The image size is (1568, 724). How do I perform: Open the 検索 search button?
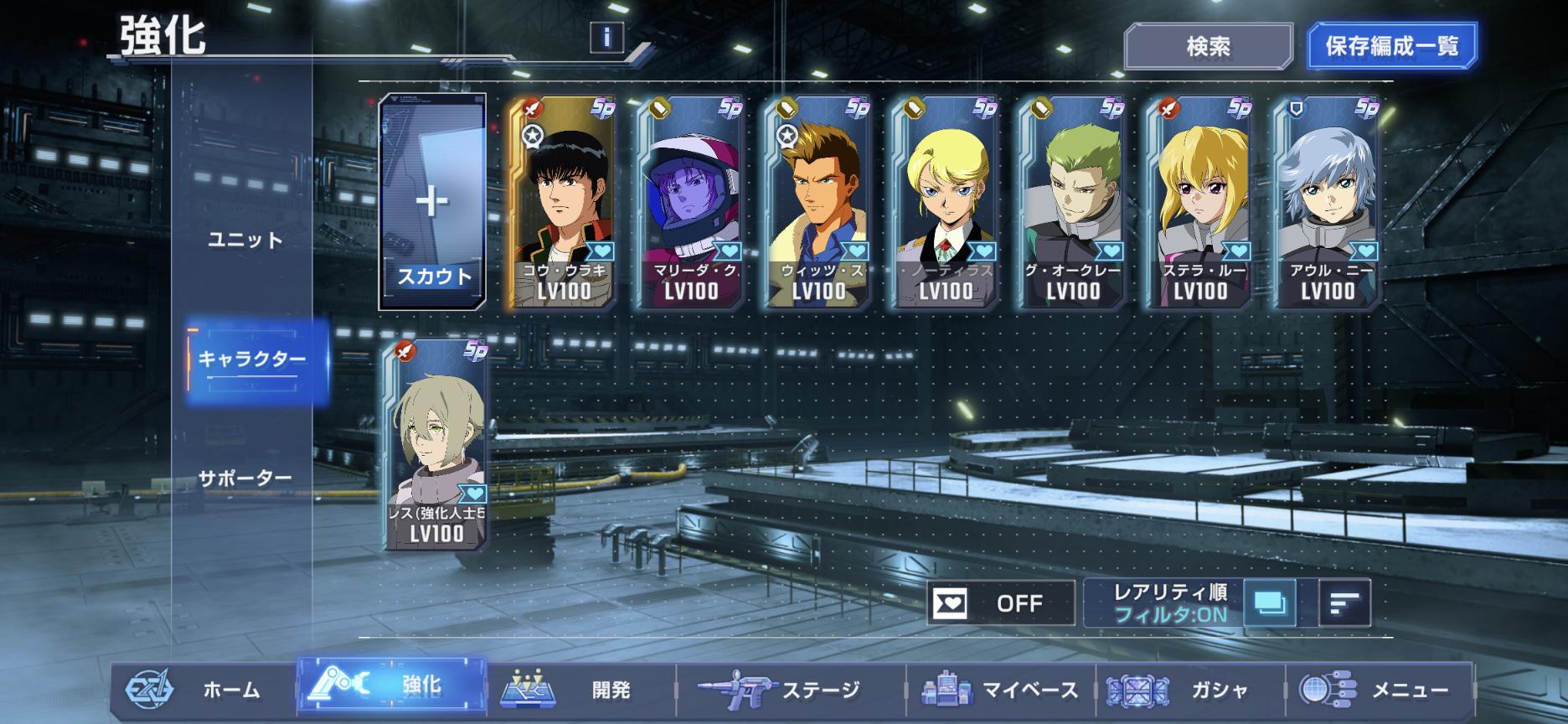pos(1208,46)
